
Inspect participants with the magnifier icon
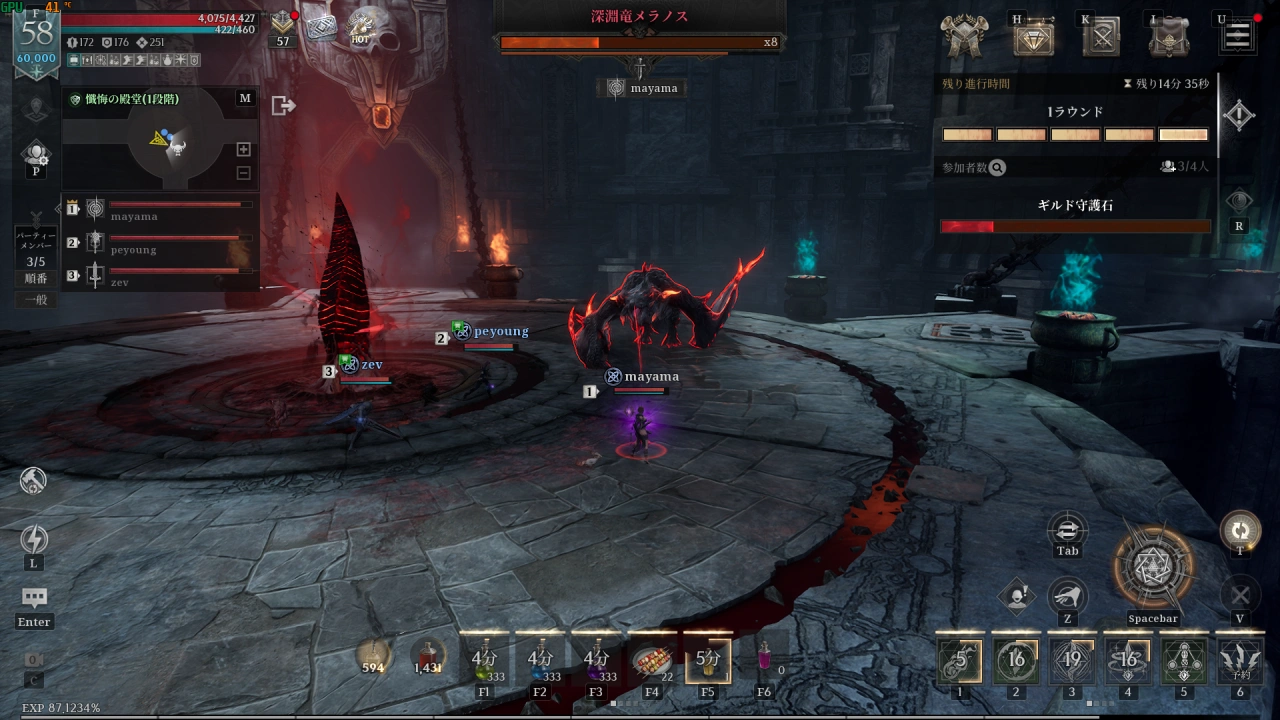997,168
